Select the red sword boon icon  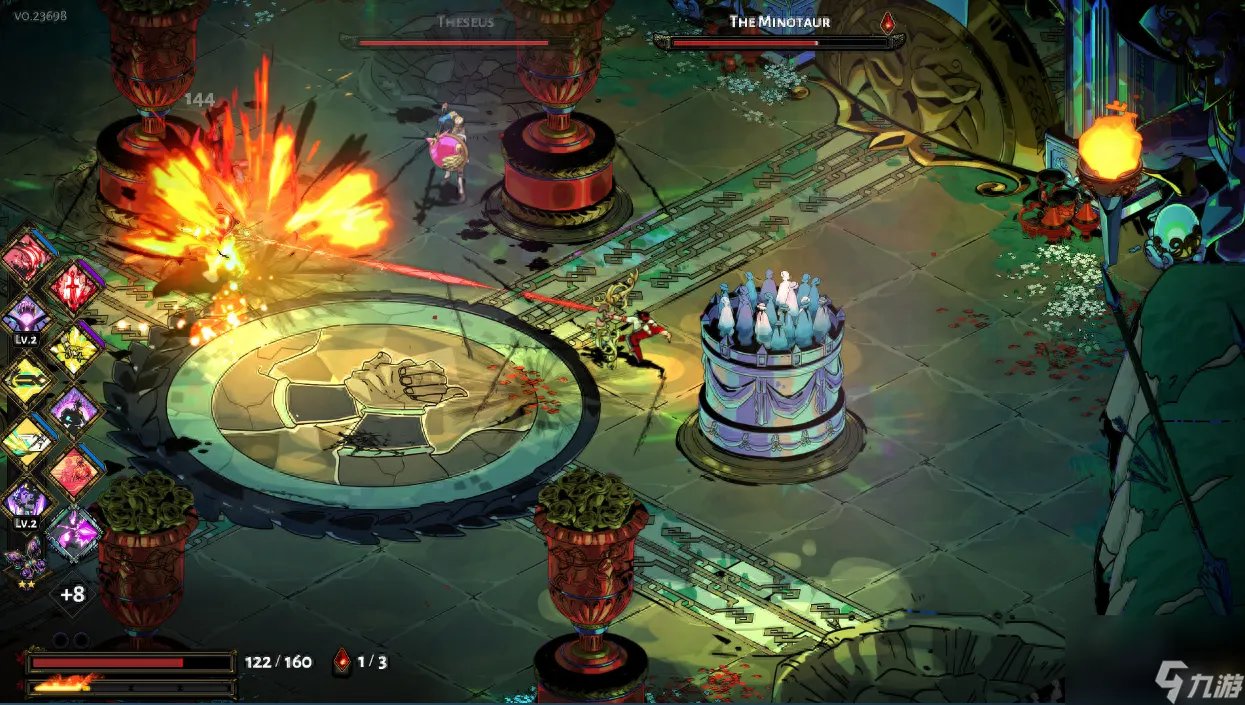[75, 286]
